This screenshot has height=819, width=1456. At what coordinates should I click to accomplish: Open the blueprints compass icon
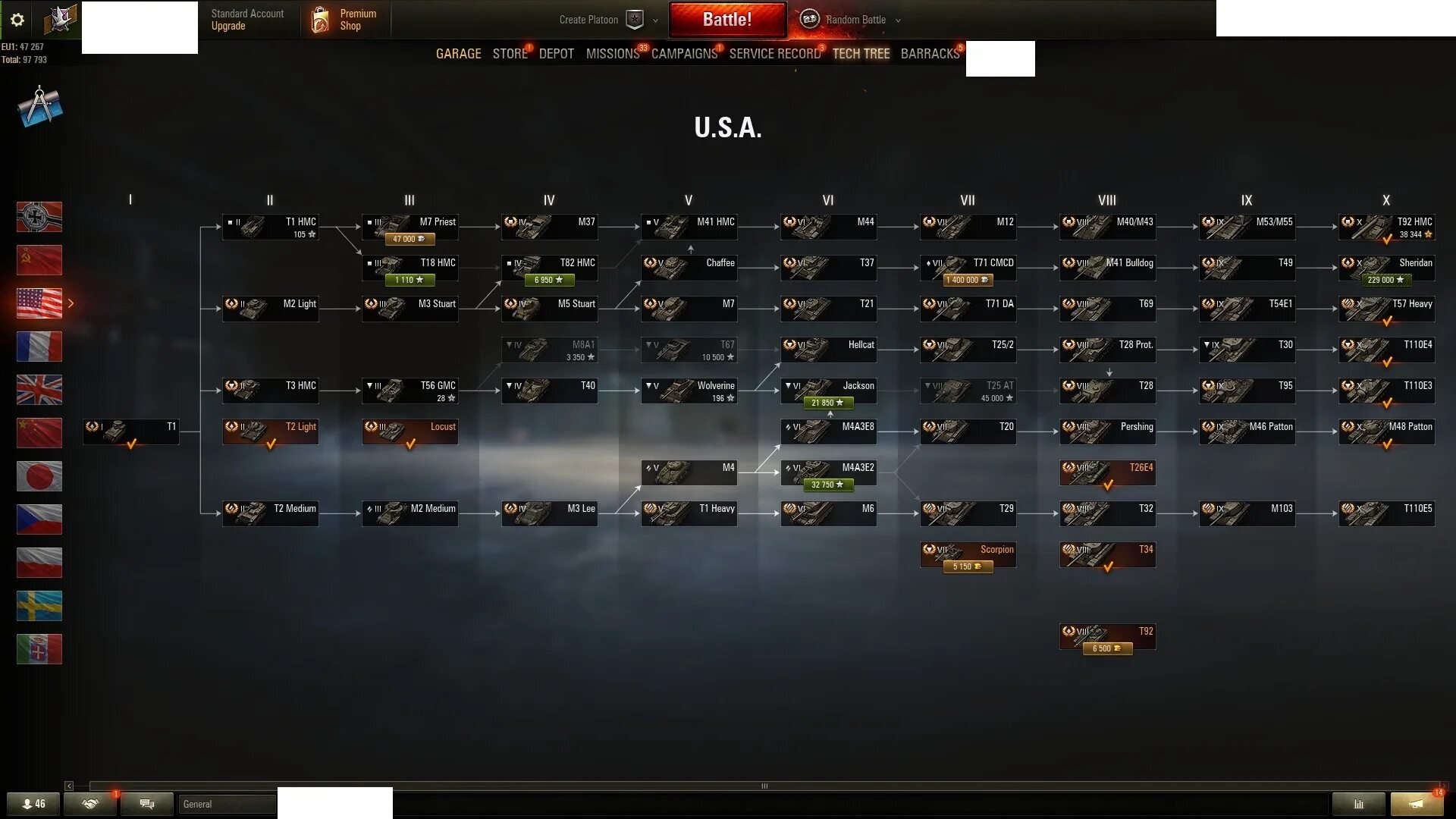click(39, 107)
